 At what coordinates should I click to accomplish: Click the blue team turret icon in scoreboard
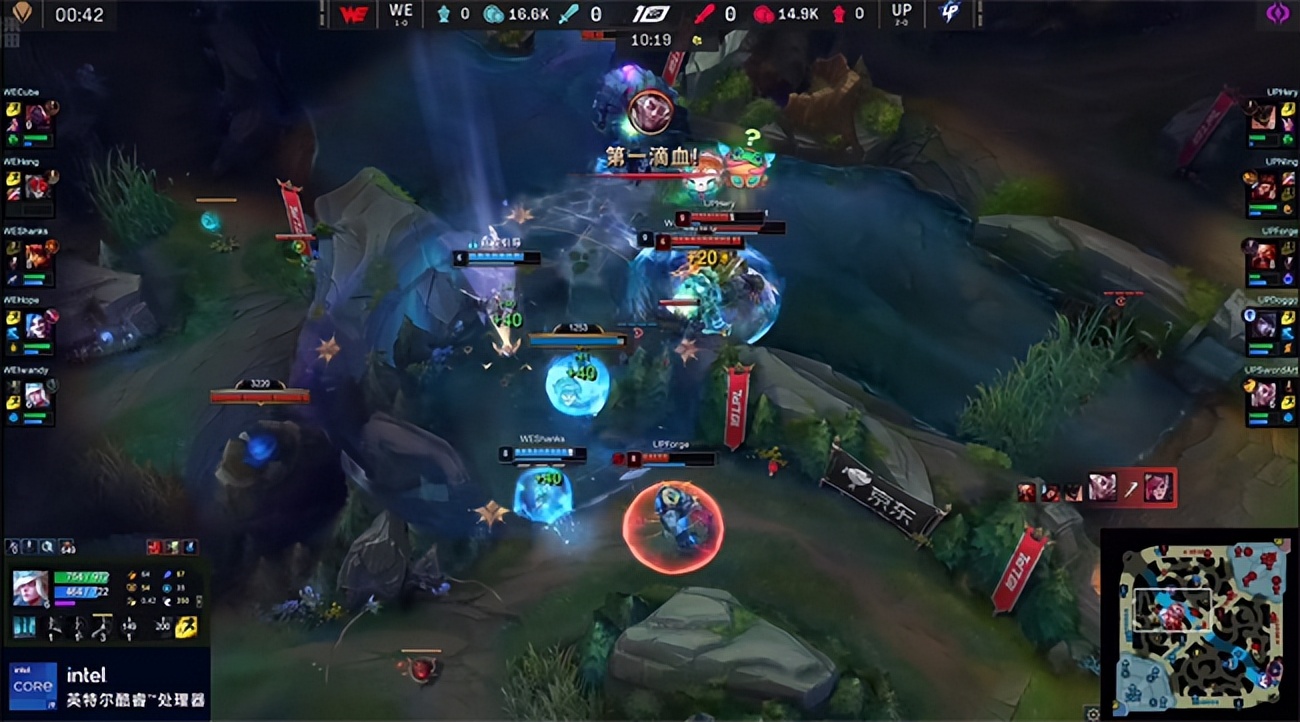tap(444, 14)
